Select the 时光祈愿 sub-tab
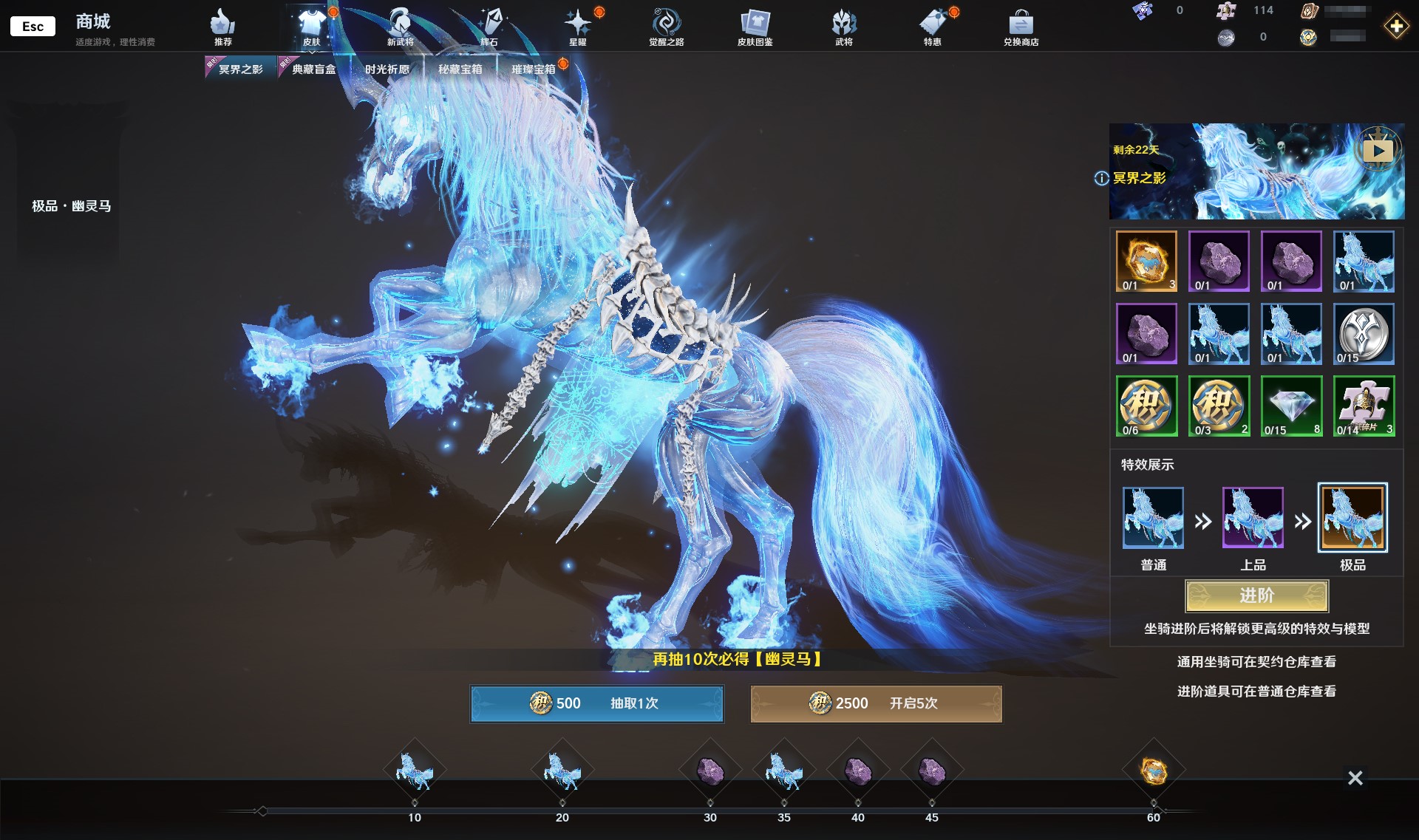This screenshot has height=840, width=1419. click(x=387, y=69)
